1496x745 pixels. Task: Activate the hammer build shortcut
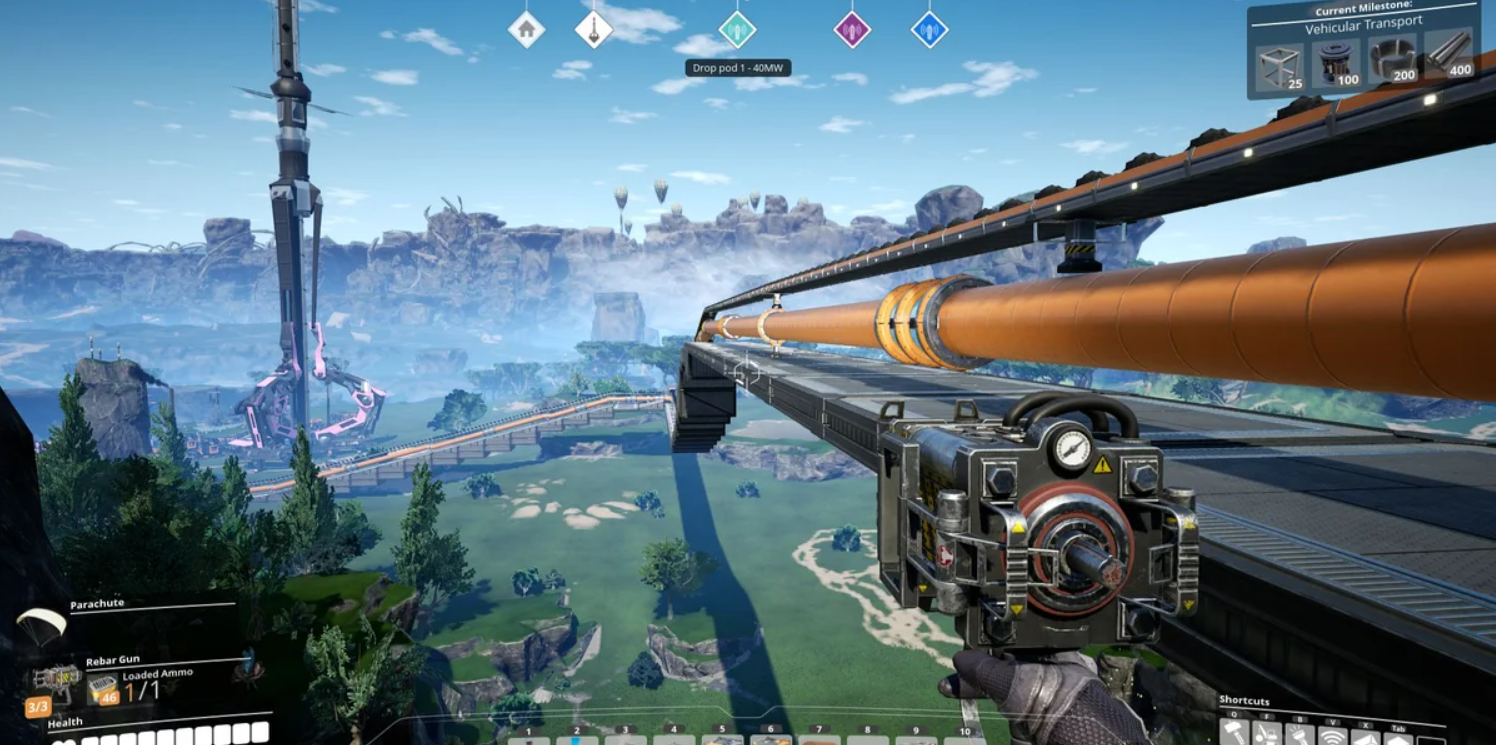[x=1234, y=731]
